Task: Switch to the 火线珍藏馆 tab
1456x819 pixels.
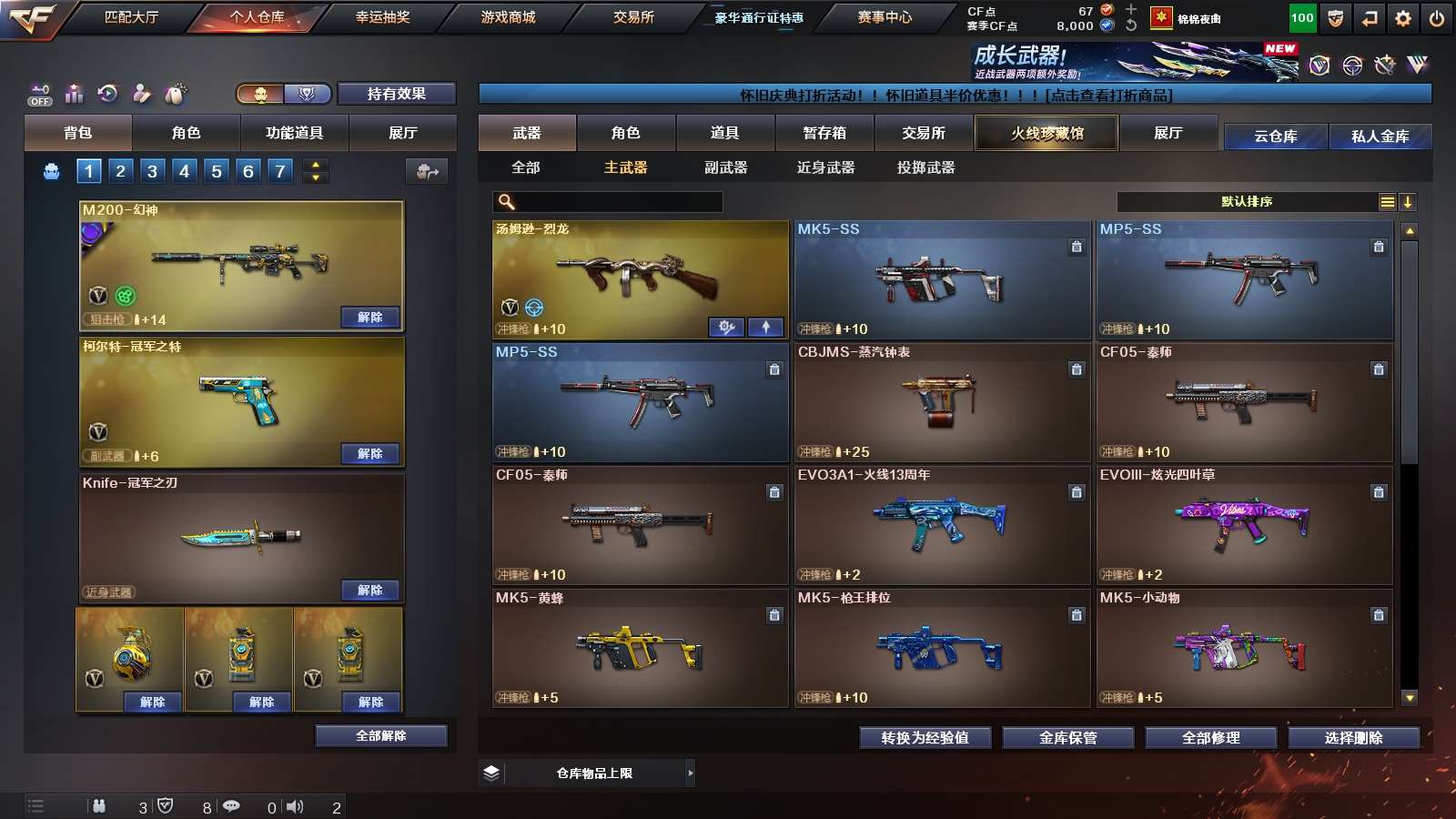Action: pos(1046,133)
